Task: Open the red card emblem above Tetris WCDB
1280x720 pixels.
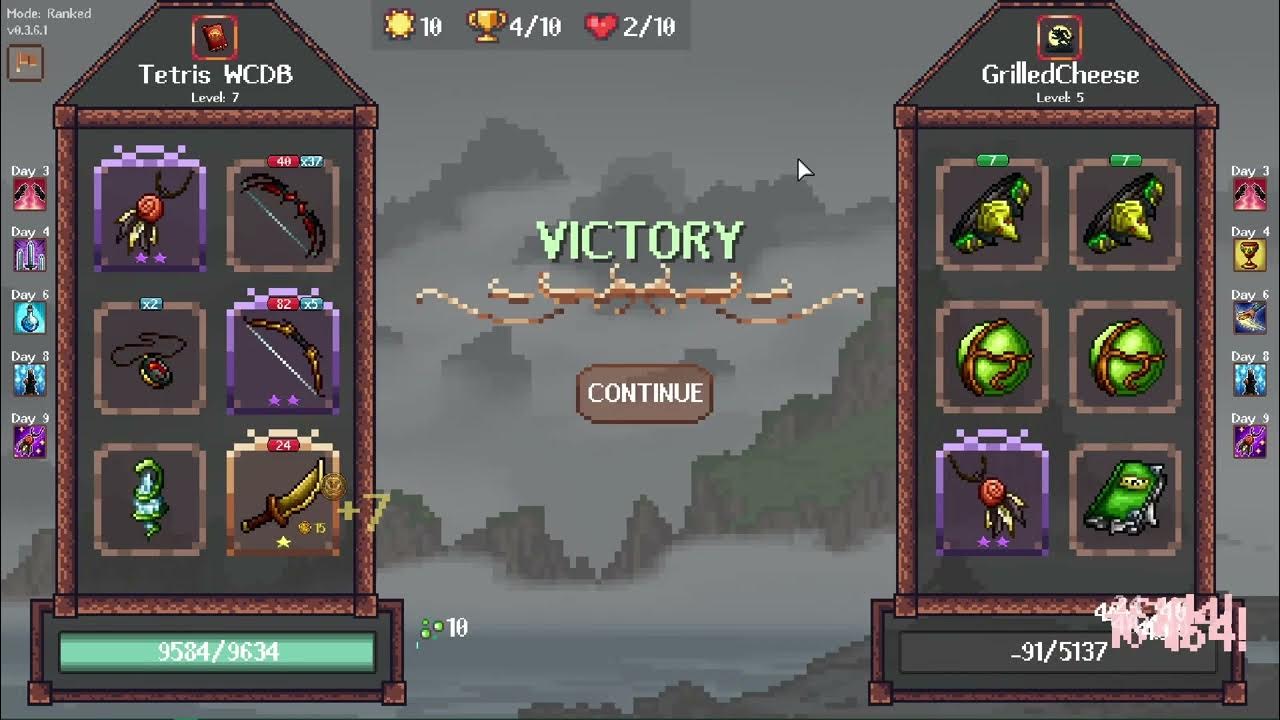Action: tap(213, 38)
